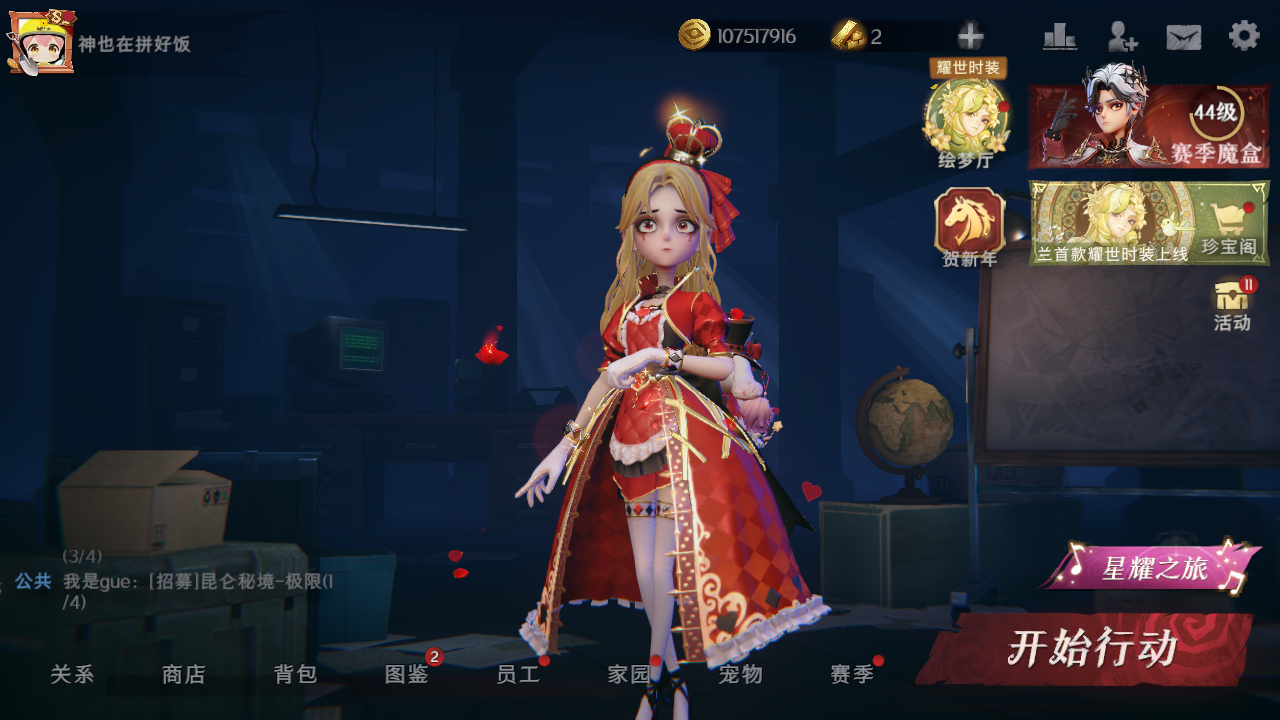Open the 背包 backpack menu

click(x=295, y=675)
